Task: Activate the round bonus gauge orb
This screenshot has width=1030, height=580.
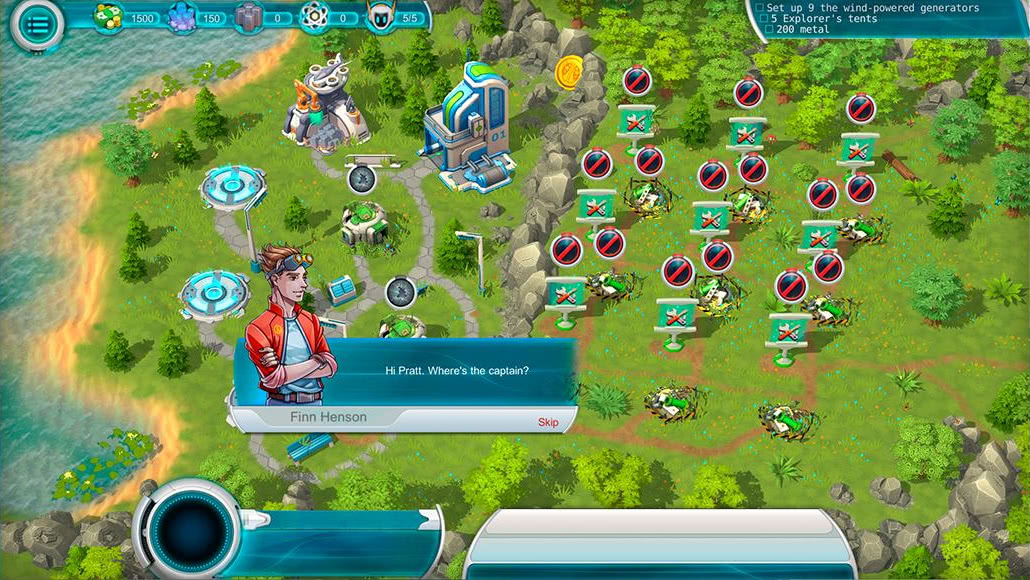Action: click(x=189, y=526)
